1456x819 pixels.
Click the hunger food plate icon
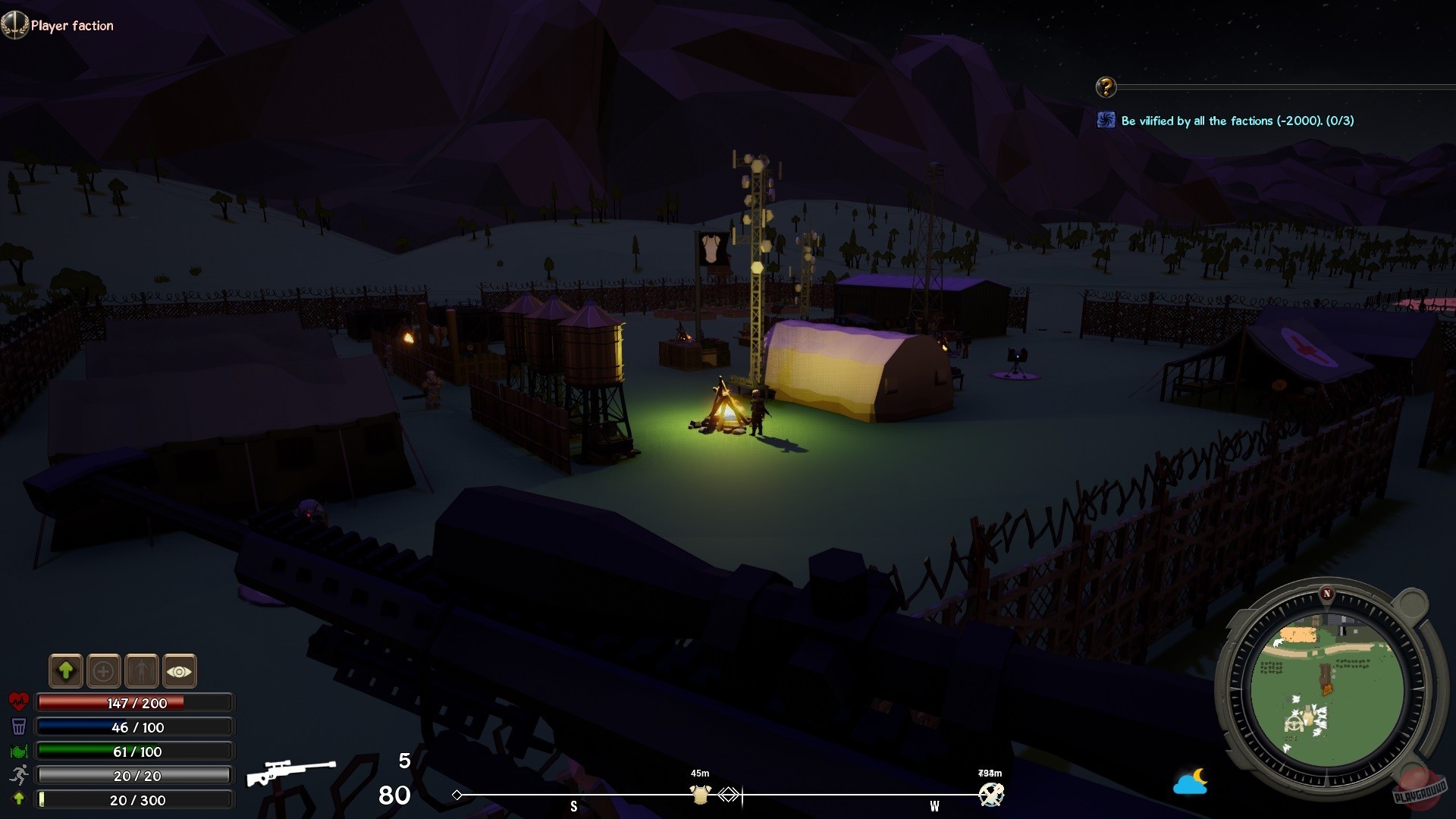tap(18, 751)
